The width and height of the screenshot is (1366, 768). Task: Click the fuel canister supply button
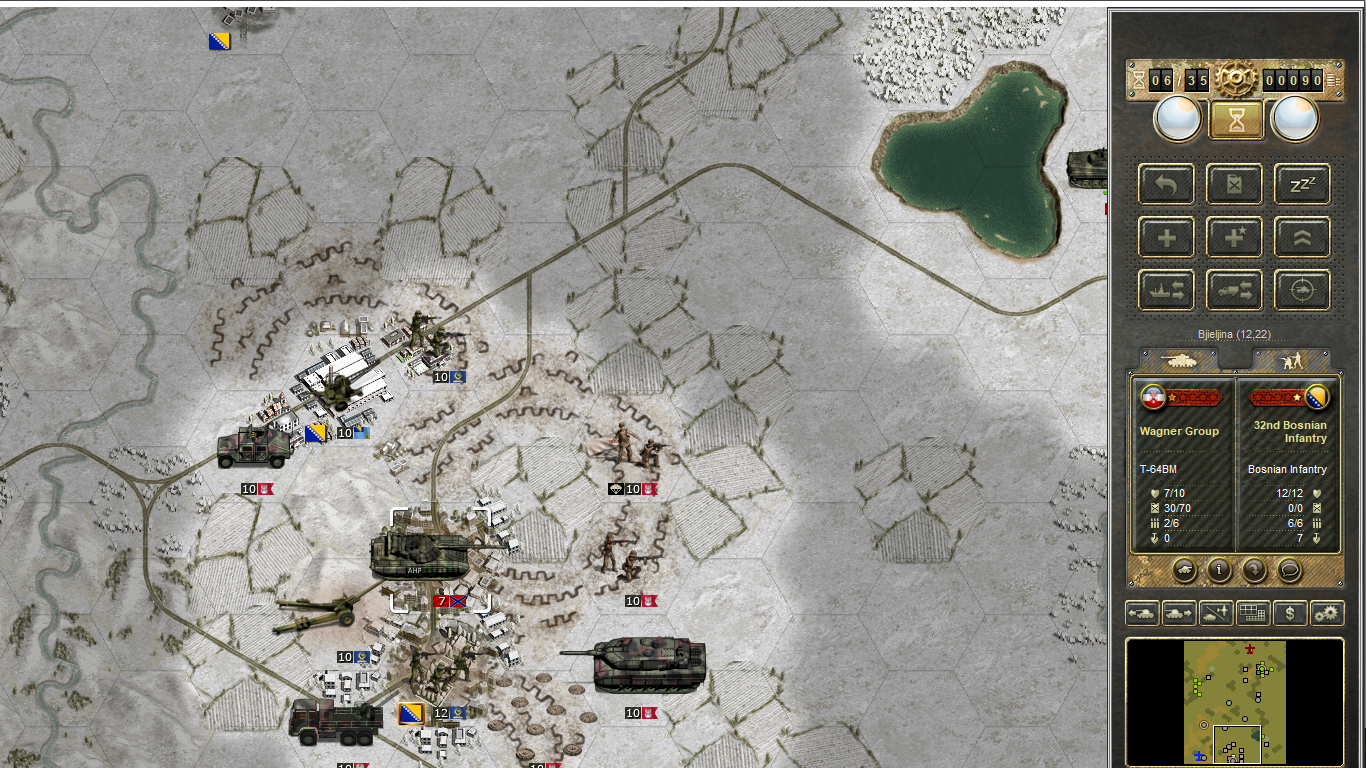pyautogui.click(x=1235, y=184)
